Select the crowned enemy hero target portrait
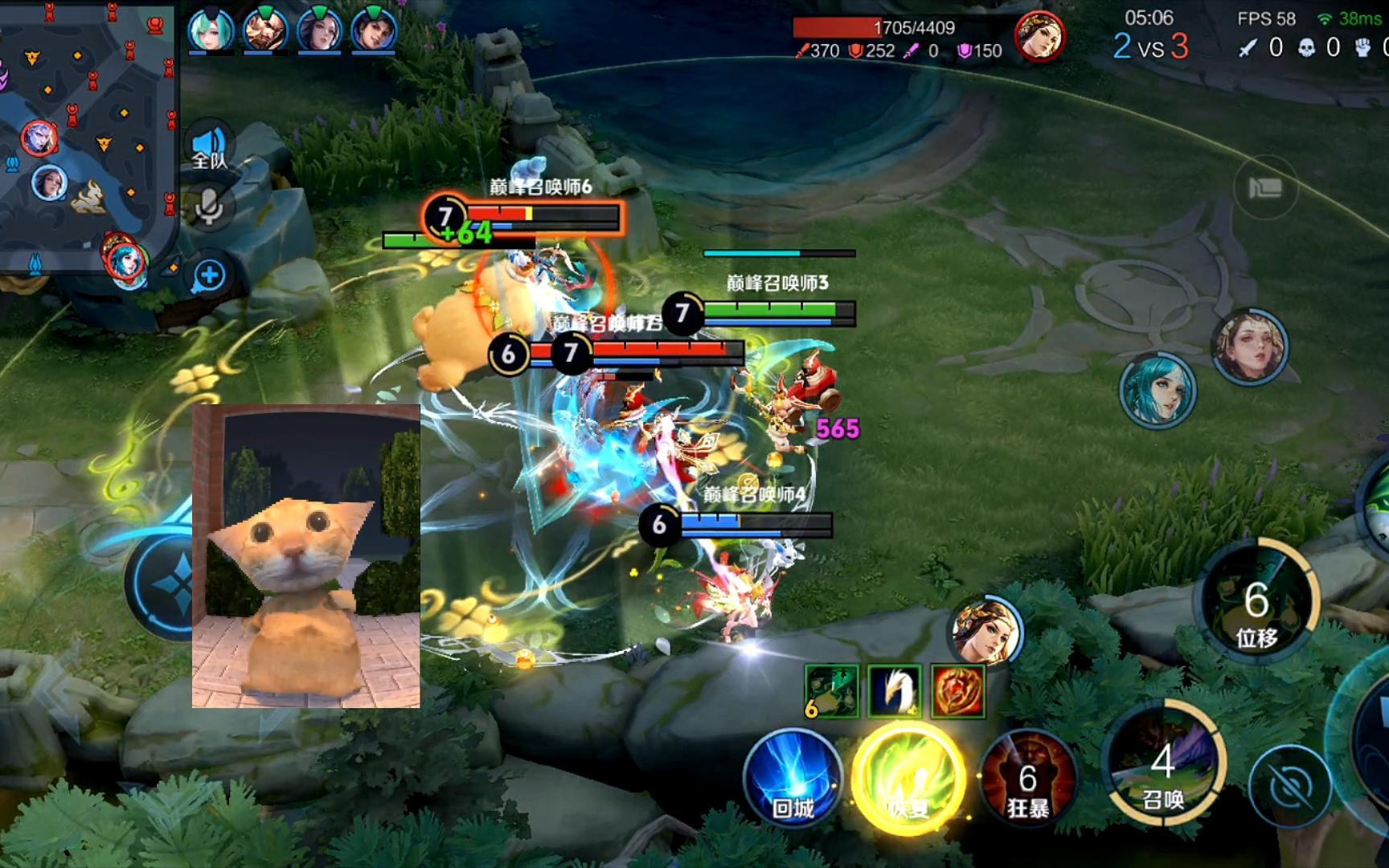Viewport: 1389px width, 868px height. click(1250, 346)
